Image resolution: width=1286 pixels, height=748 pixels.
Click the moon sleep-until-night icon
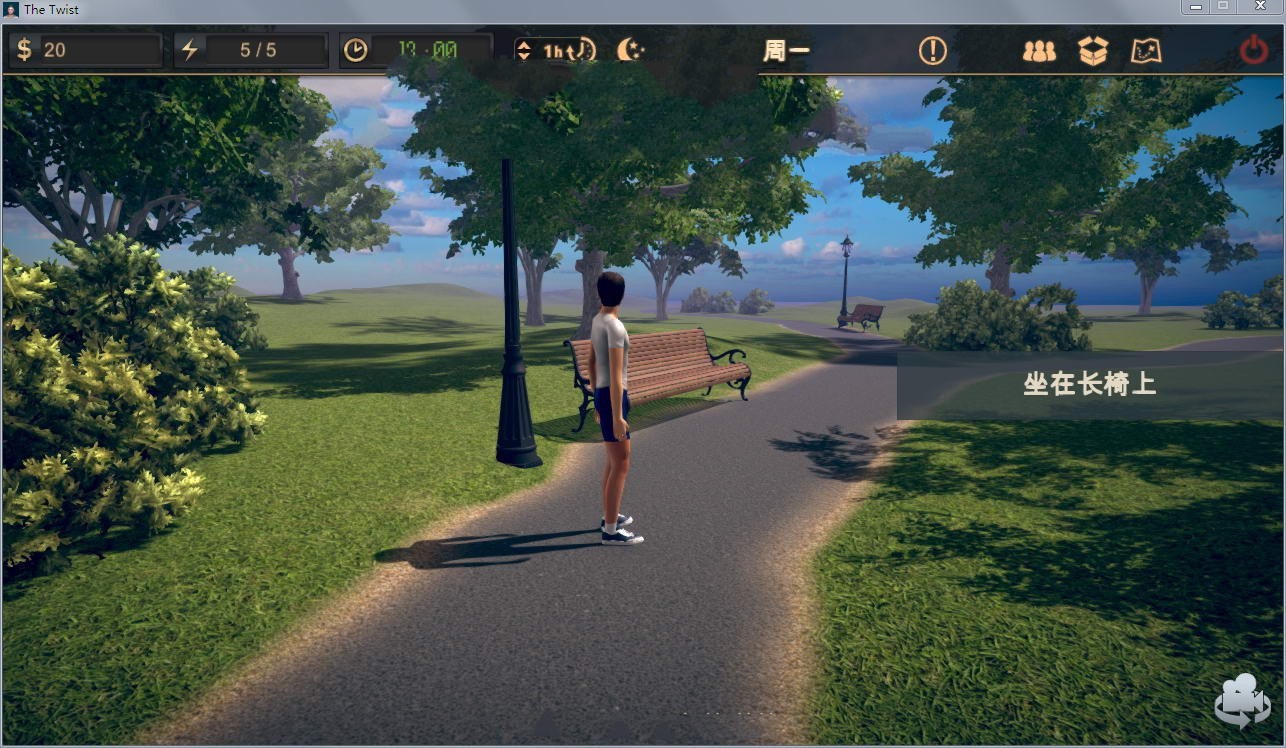pos(630,49)
